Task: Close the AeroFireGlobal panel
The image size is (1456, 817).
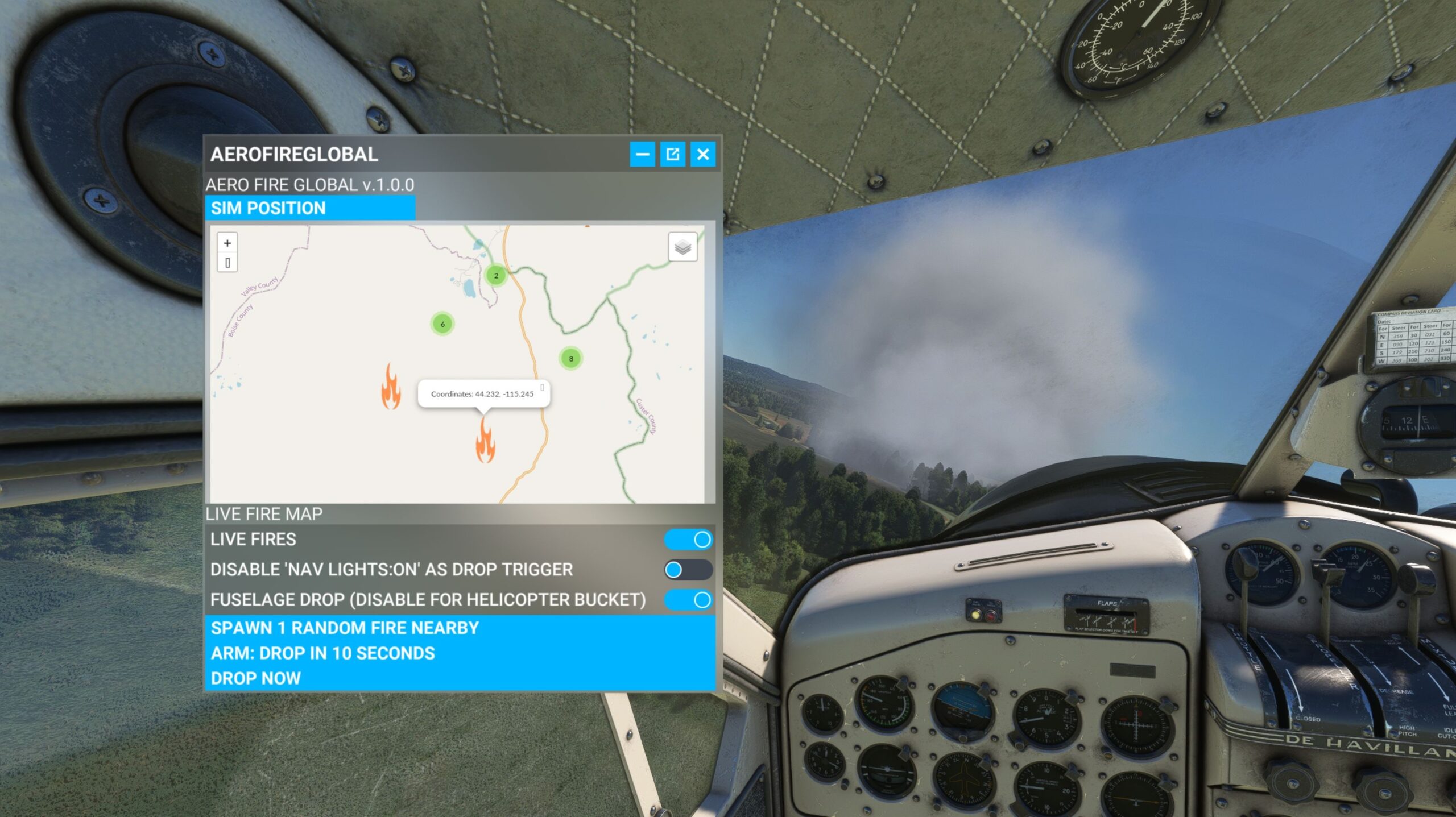Action: coord(703,154)
